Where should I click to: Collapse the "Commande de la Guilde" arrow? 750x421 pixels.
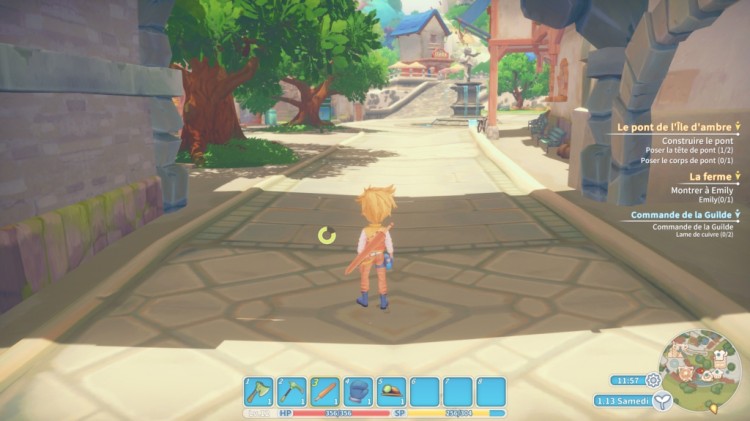[x=738, y=214]
